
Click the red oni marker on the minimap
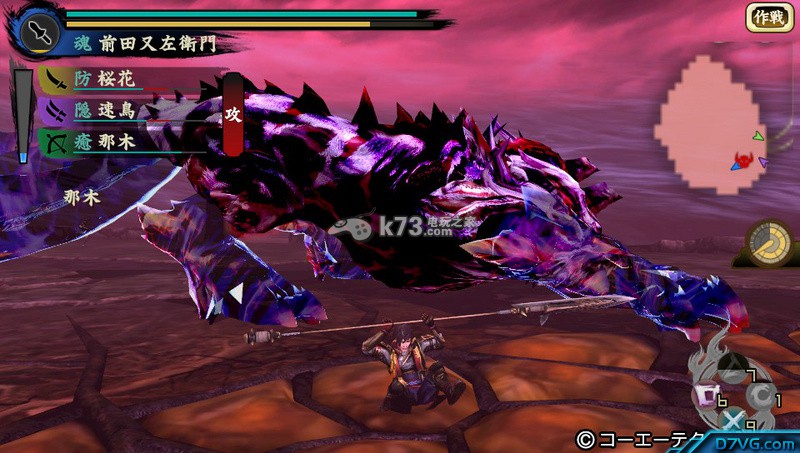point(742,160)
